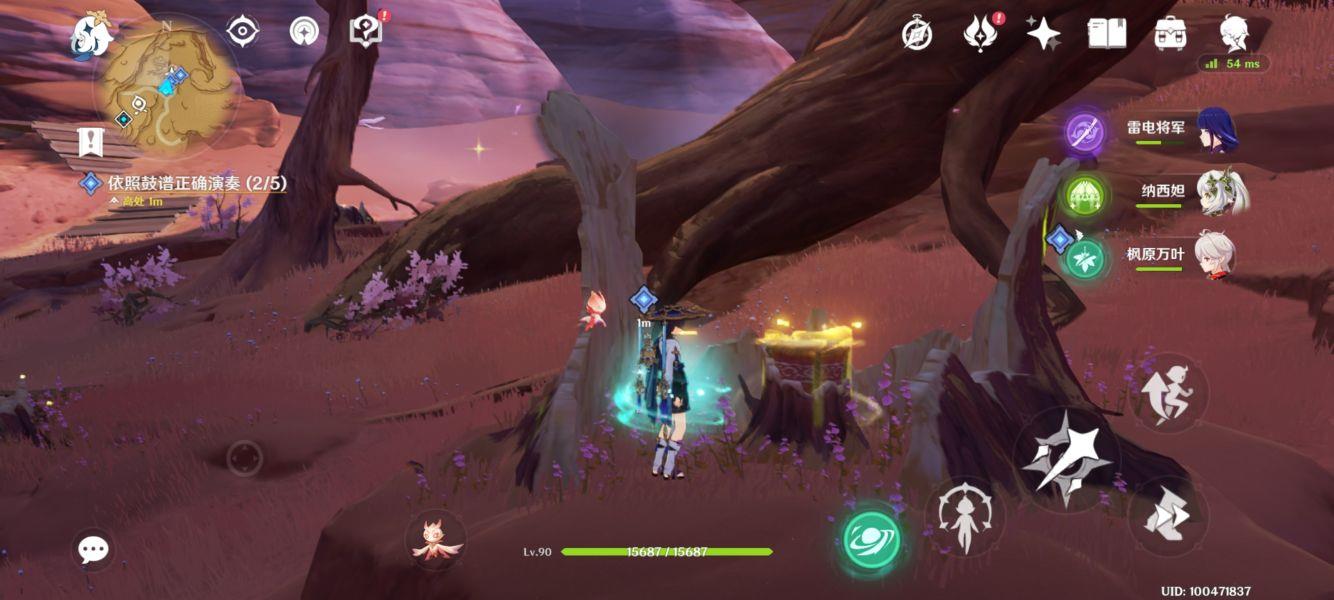Open the inventory backpack
Screen dimensions: 1334x600
1170,34
